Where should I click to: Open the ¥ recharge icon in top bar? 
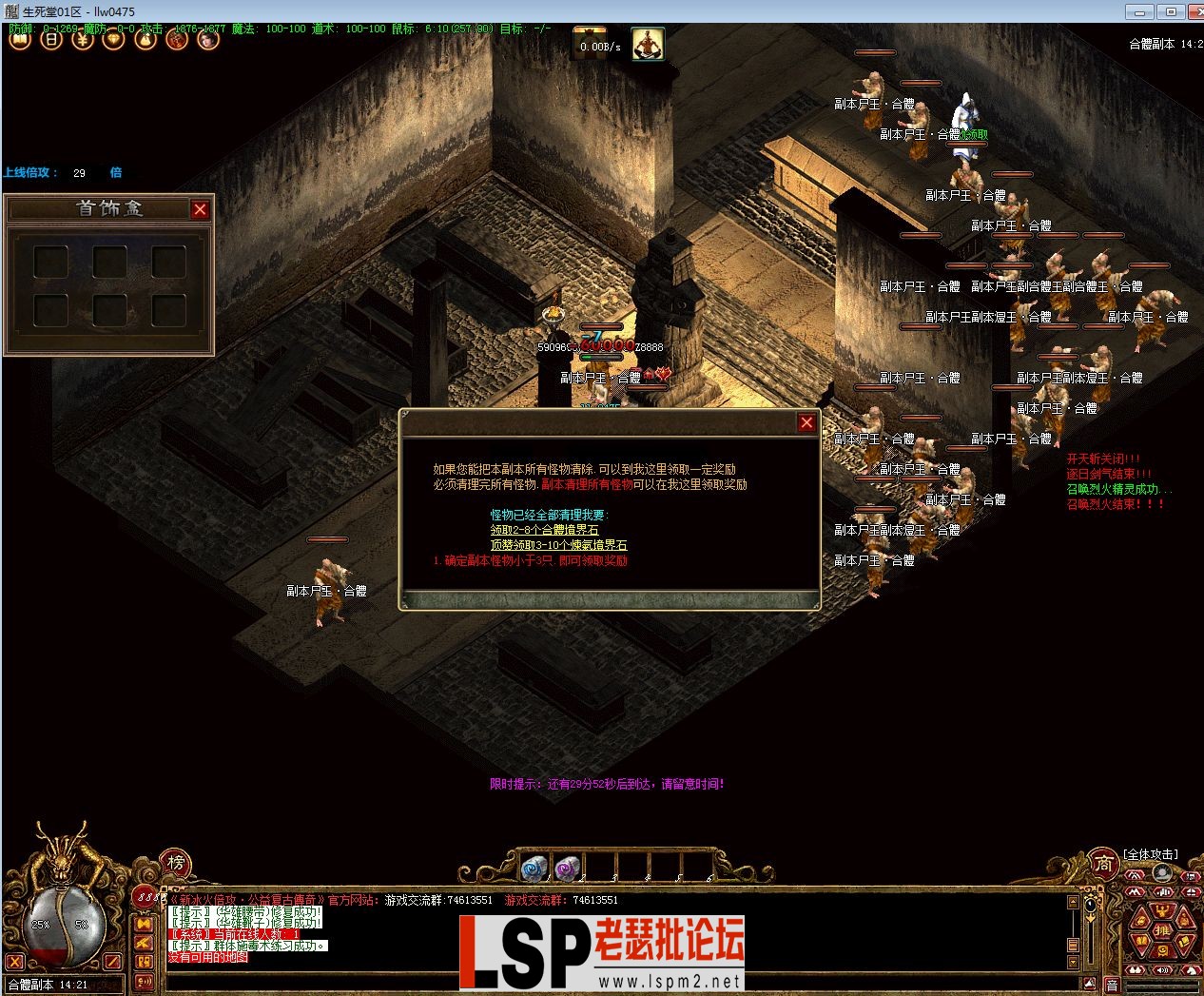(83, 40)
